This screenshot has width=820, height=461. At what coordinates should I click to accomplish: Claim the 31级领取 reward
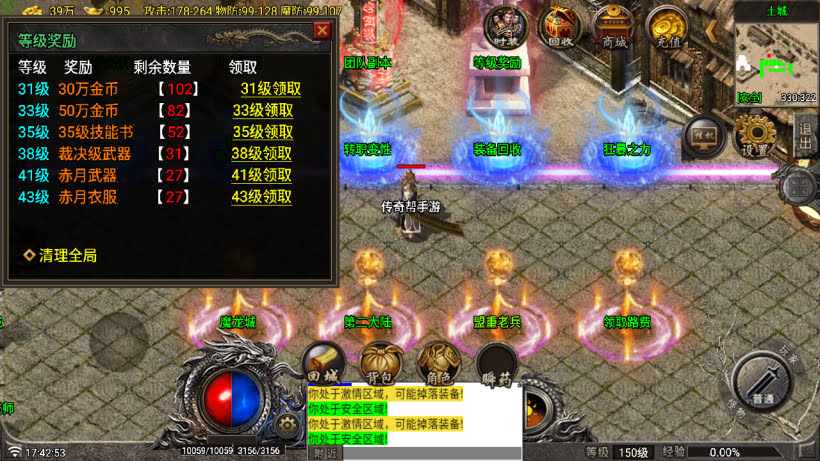click(x=270, y=88)
